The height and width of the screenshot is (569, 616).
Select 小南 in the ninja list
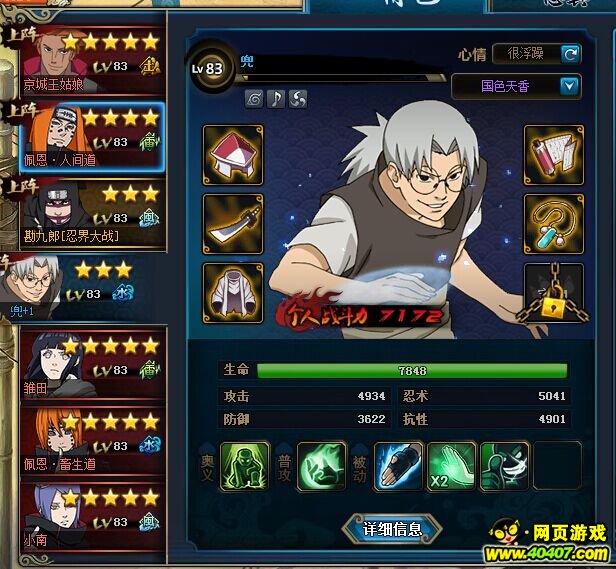90,514
